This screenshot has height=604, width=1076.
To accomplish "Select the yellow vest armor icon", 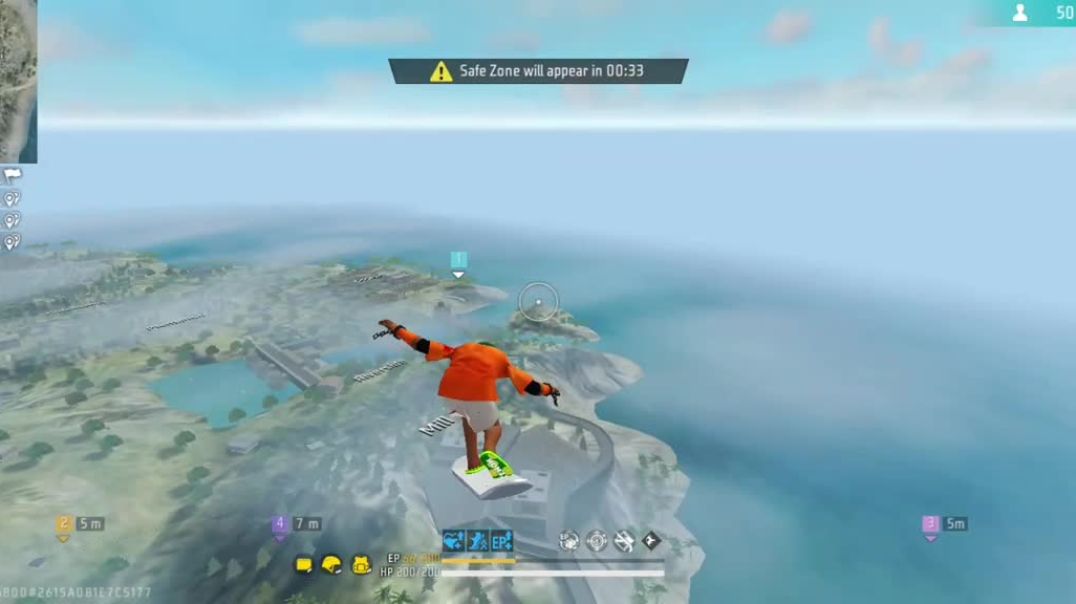I will [x=304, y=566].
